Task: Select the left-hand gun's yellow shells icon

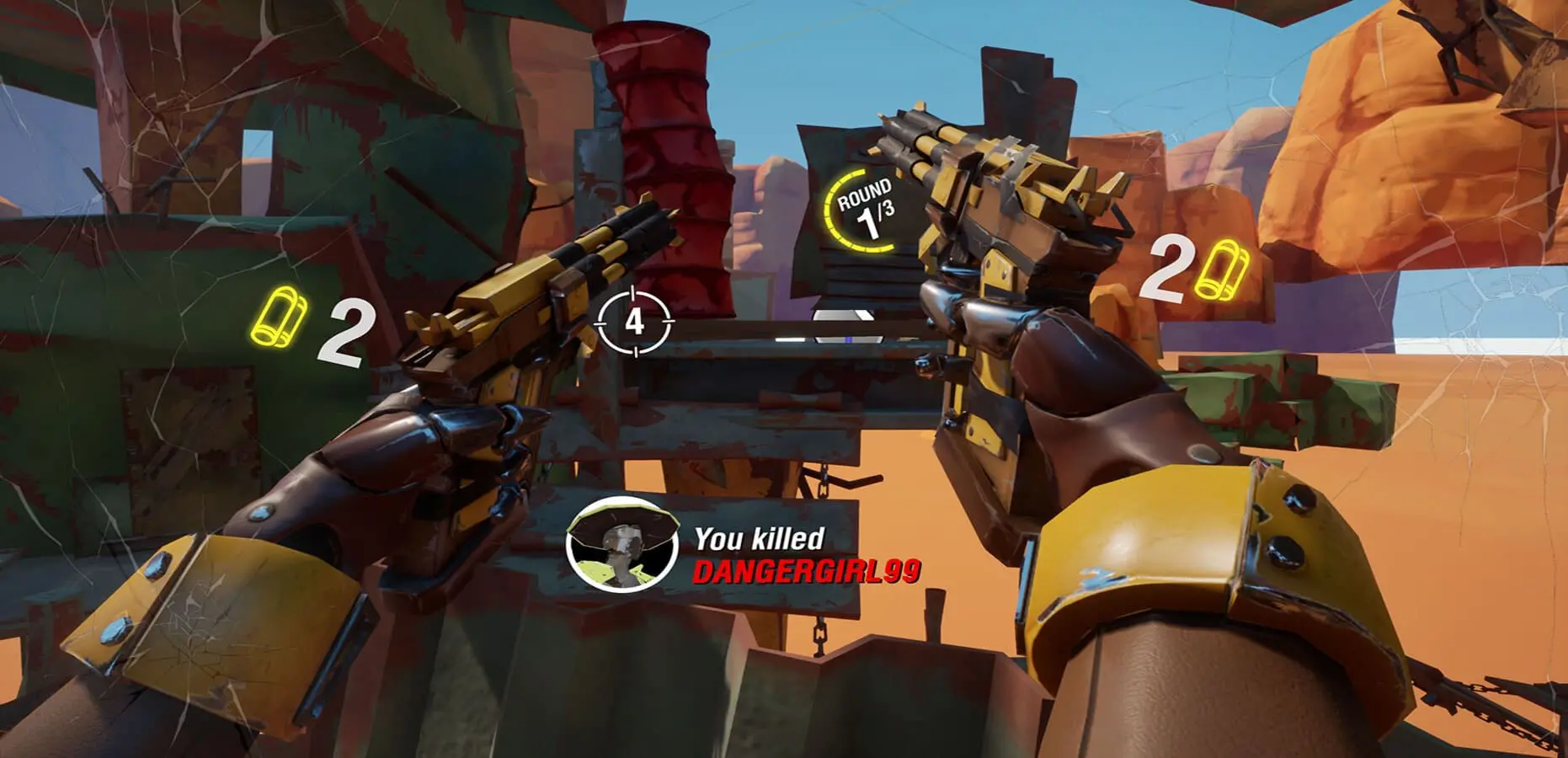Action: click(280, 317)
